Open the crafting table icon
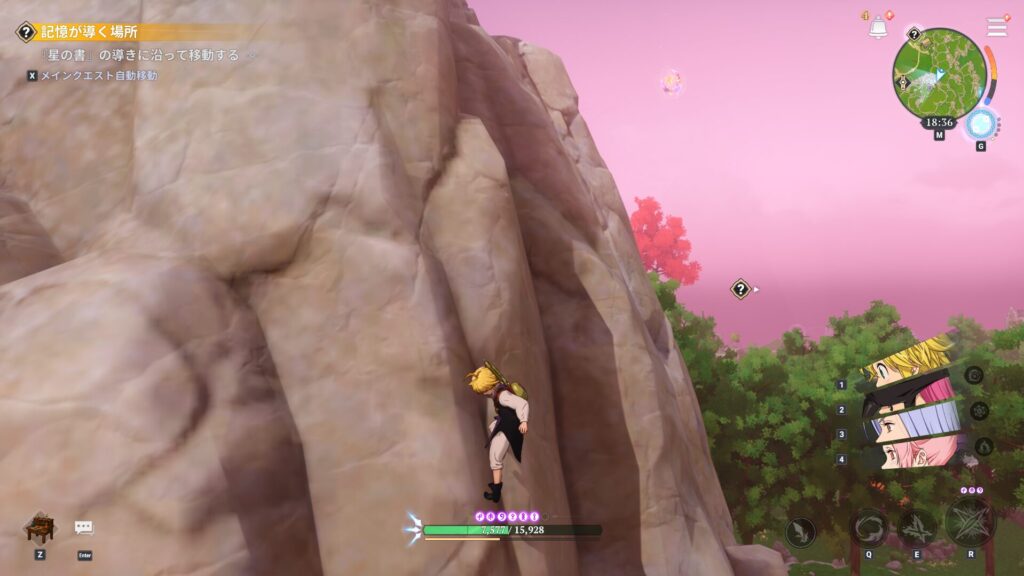The width and height of the screenshot is (1024, 576). click(39, 526)
